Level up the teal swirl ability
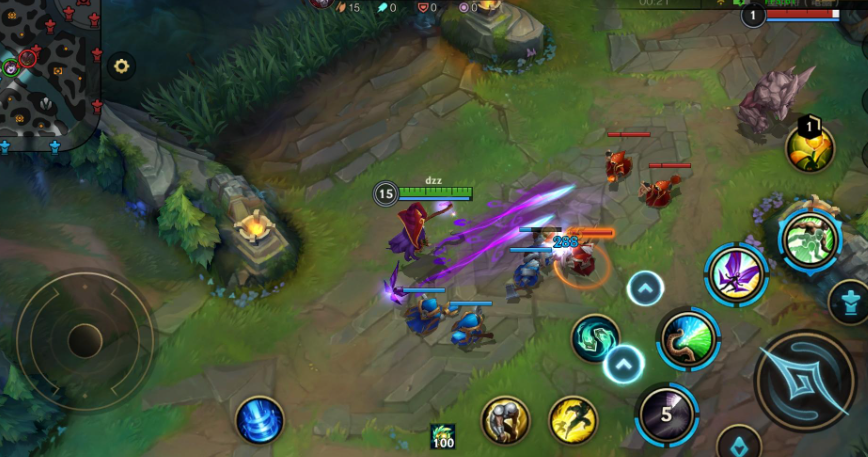 (623, 364)
